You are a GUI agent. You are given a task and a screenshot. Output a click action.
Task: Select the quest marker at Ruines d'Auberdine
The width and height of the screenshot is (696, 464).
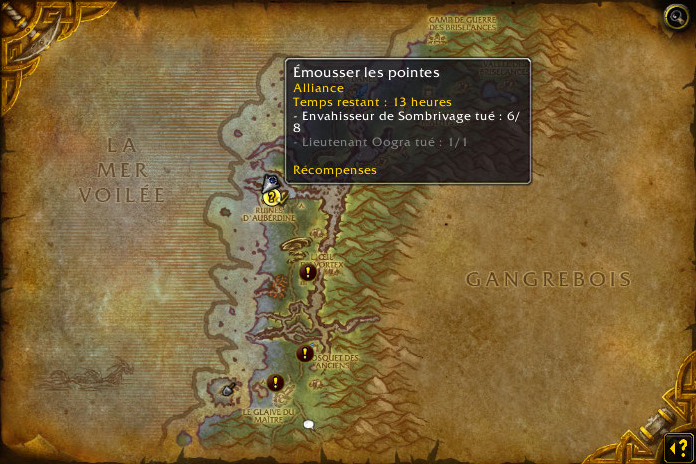click(x=271, y=197)
